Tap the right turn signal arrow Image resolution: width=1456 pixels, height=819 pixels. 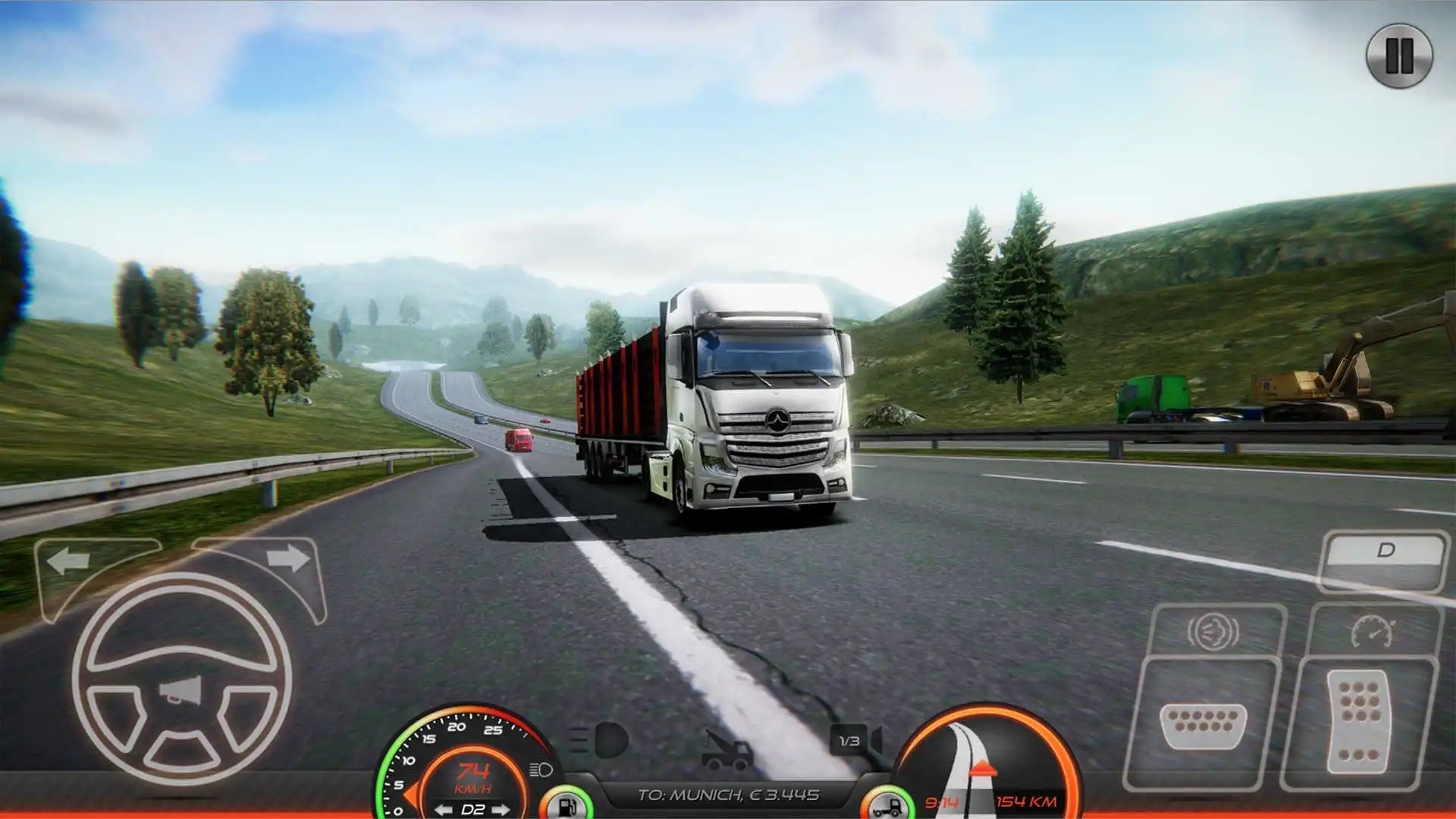click(x=288, y=559)
